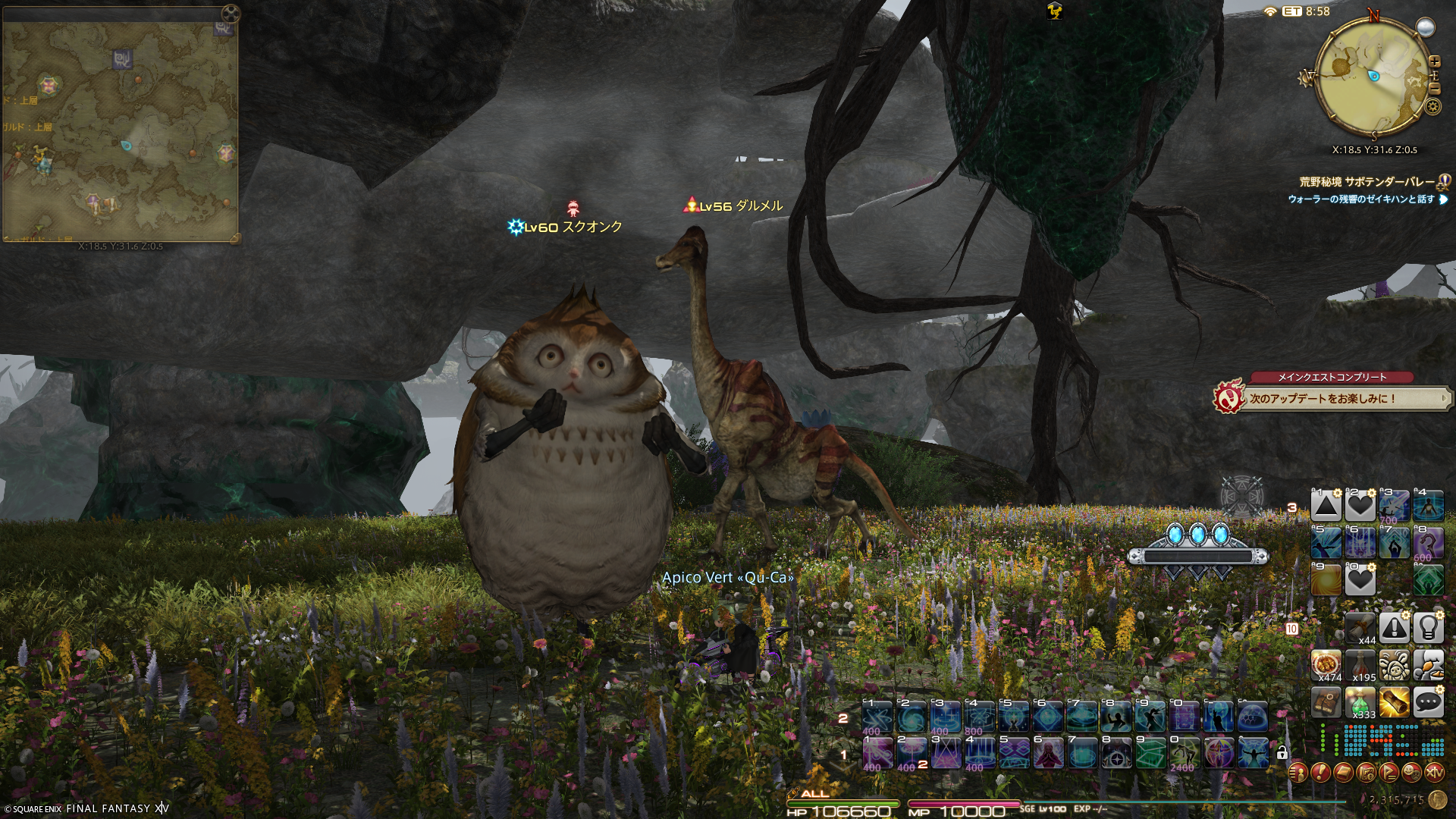Zoom in the round minimap

point(1434,61)
